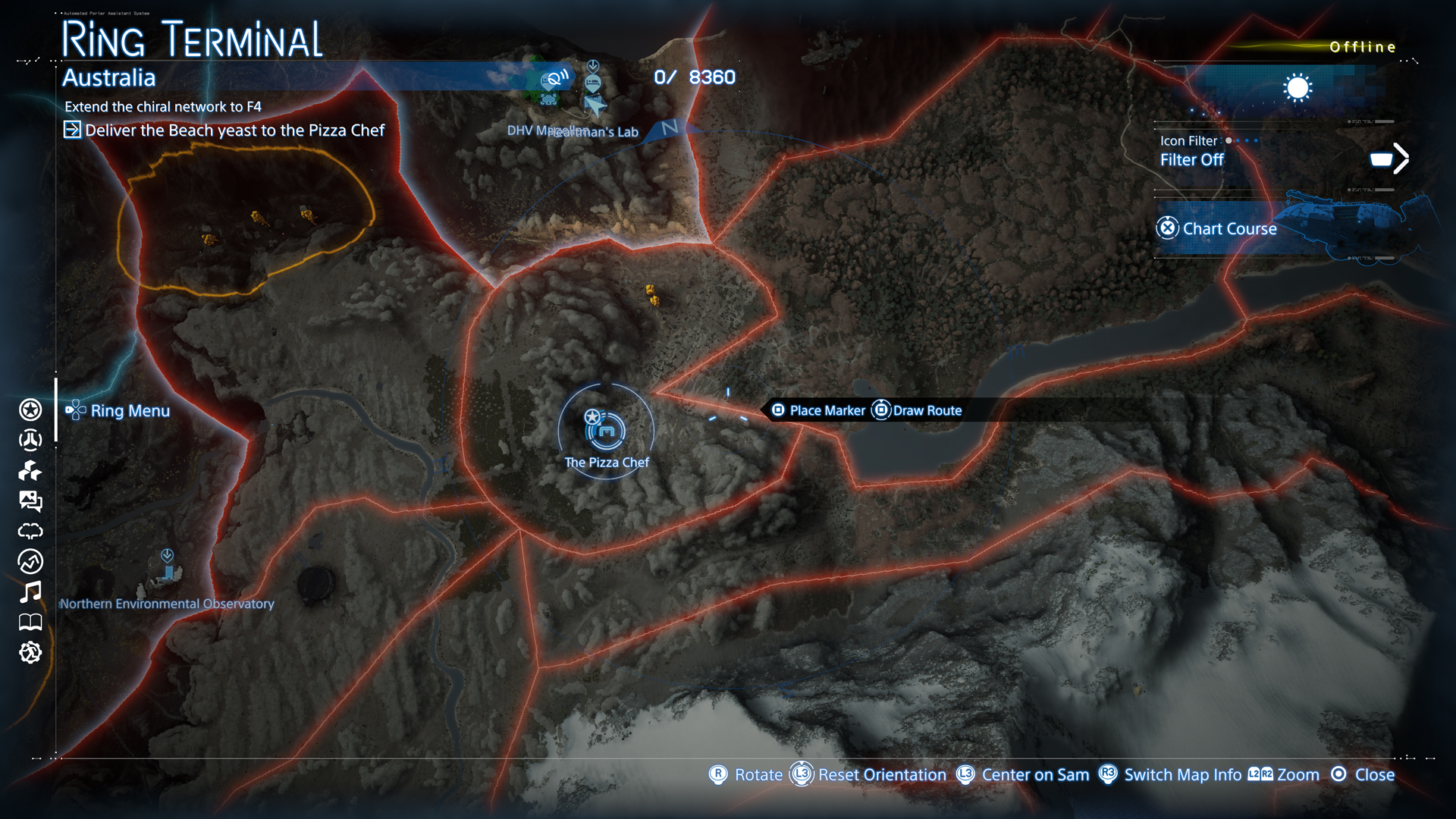This screenshot has width=1456, height=819.
Task: Expand the right side panel with the chevron arrow
Action: (x=1401, y=158)
